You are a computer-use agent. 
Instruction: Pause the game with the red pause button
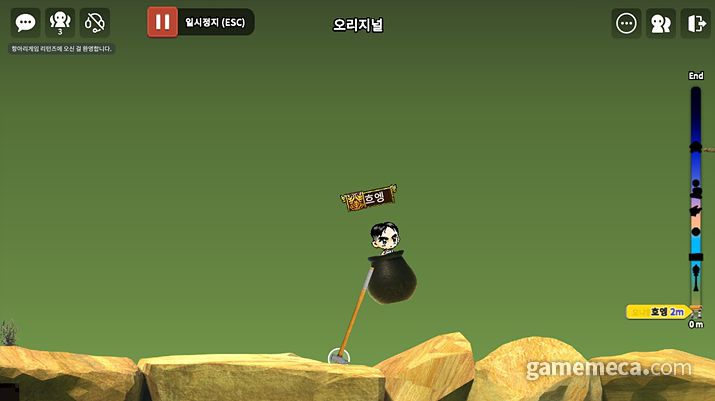pyautogui.click(x=162, y=22)
